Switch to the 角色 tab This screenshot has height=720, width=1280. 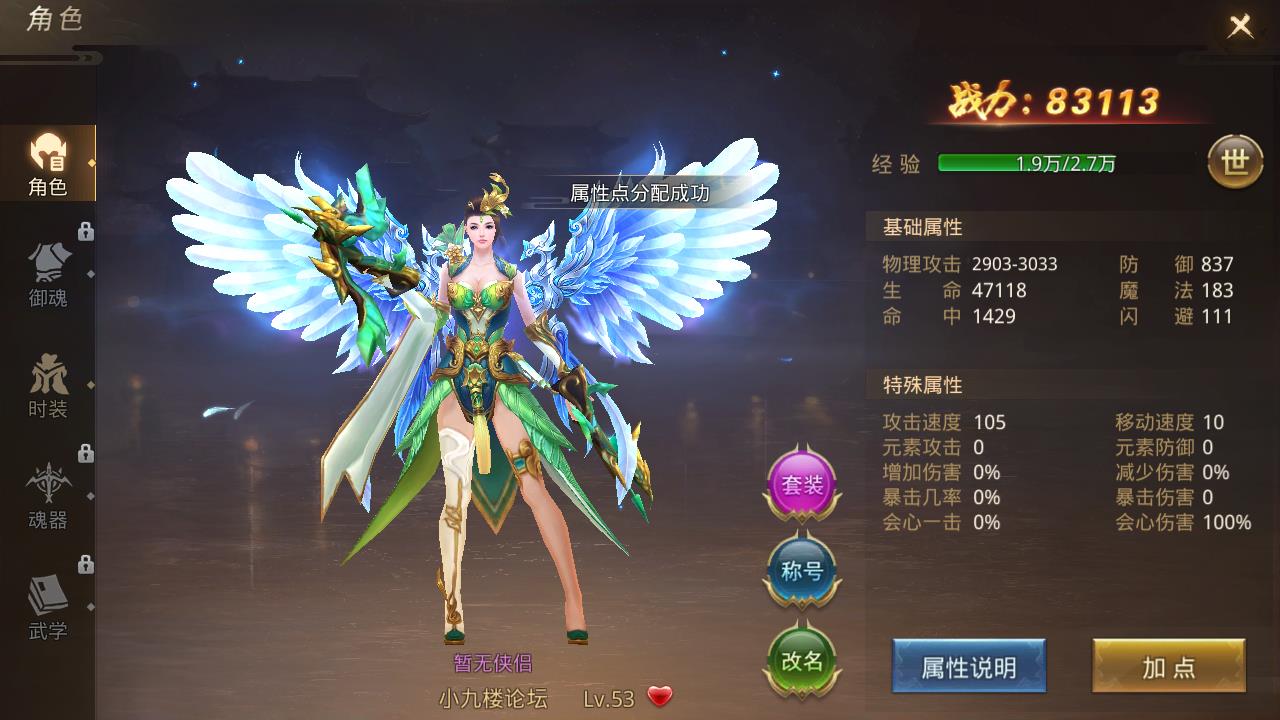pyautogui.click(x=47, y=165)
